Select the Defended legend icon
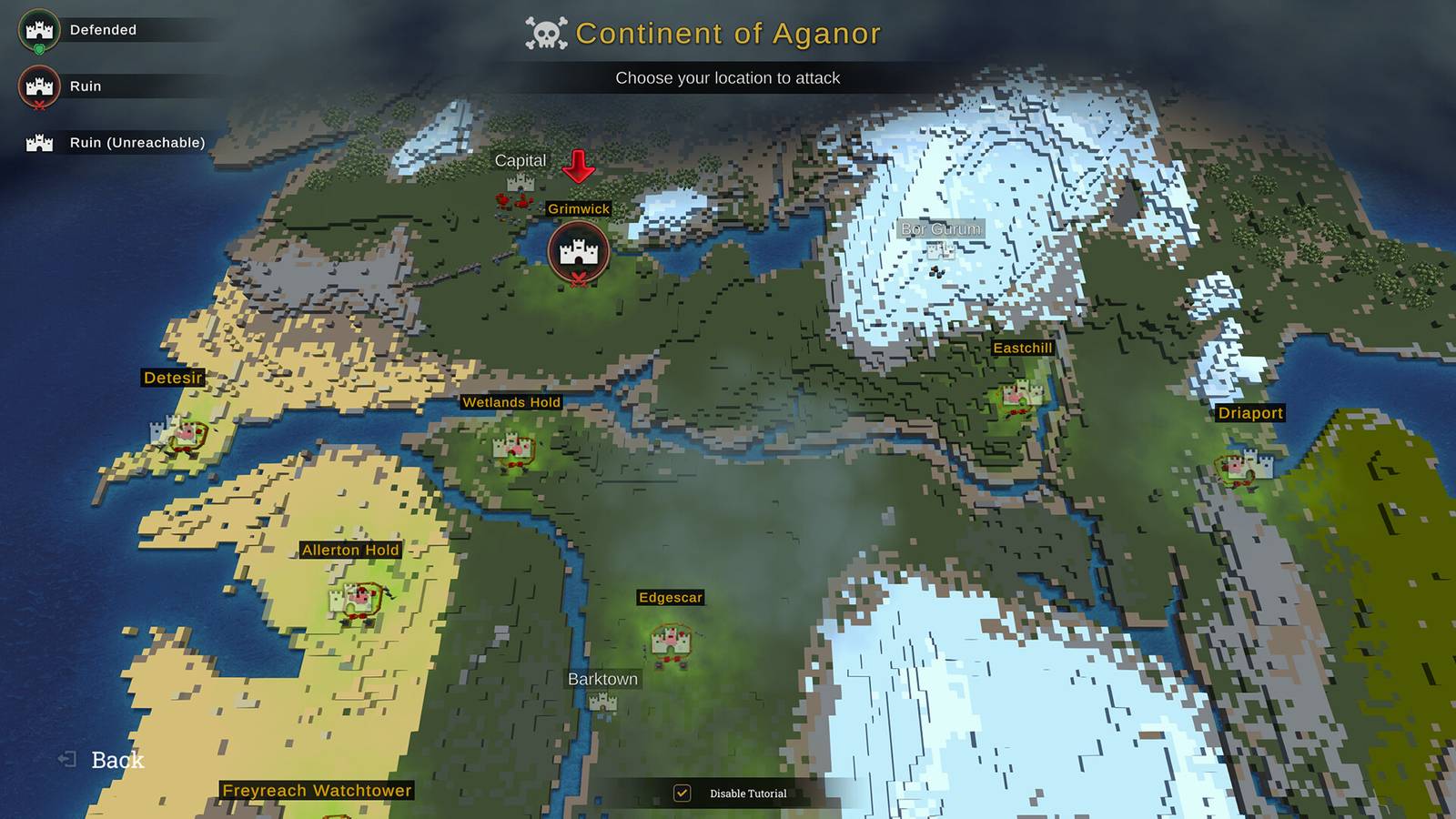Image resolution: width=1456 pixels, height=819 pixels. point(37,28)
